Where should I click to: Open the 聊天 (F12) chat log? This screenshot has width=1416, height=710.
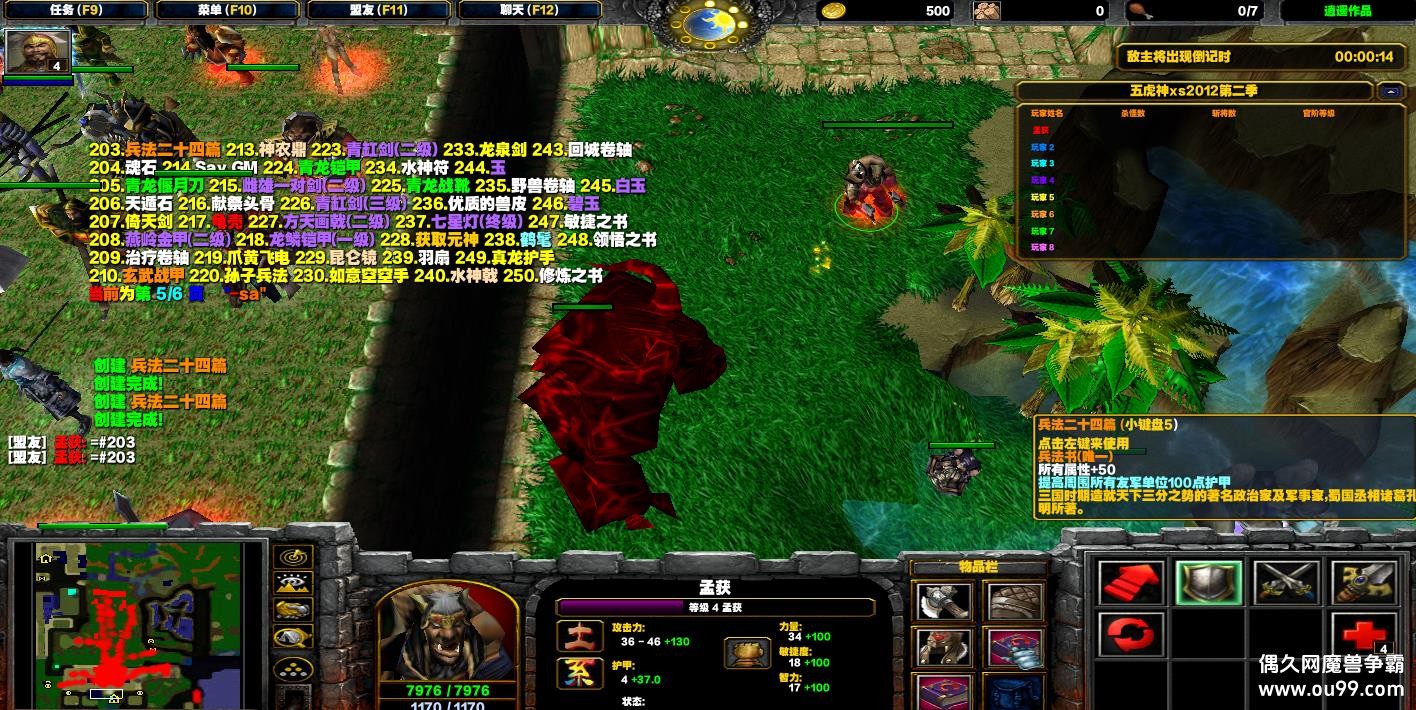tap(530, 11)
